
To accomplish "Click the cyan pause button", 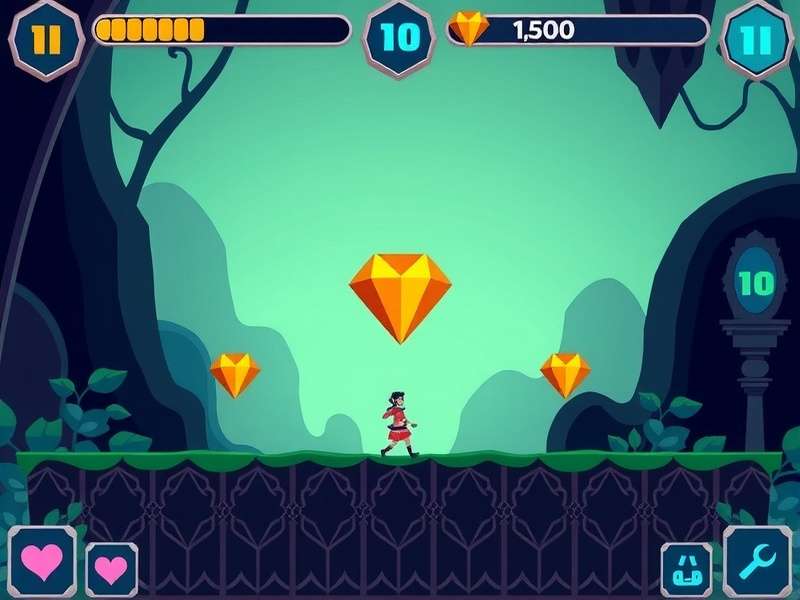I will coord(757,38).
